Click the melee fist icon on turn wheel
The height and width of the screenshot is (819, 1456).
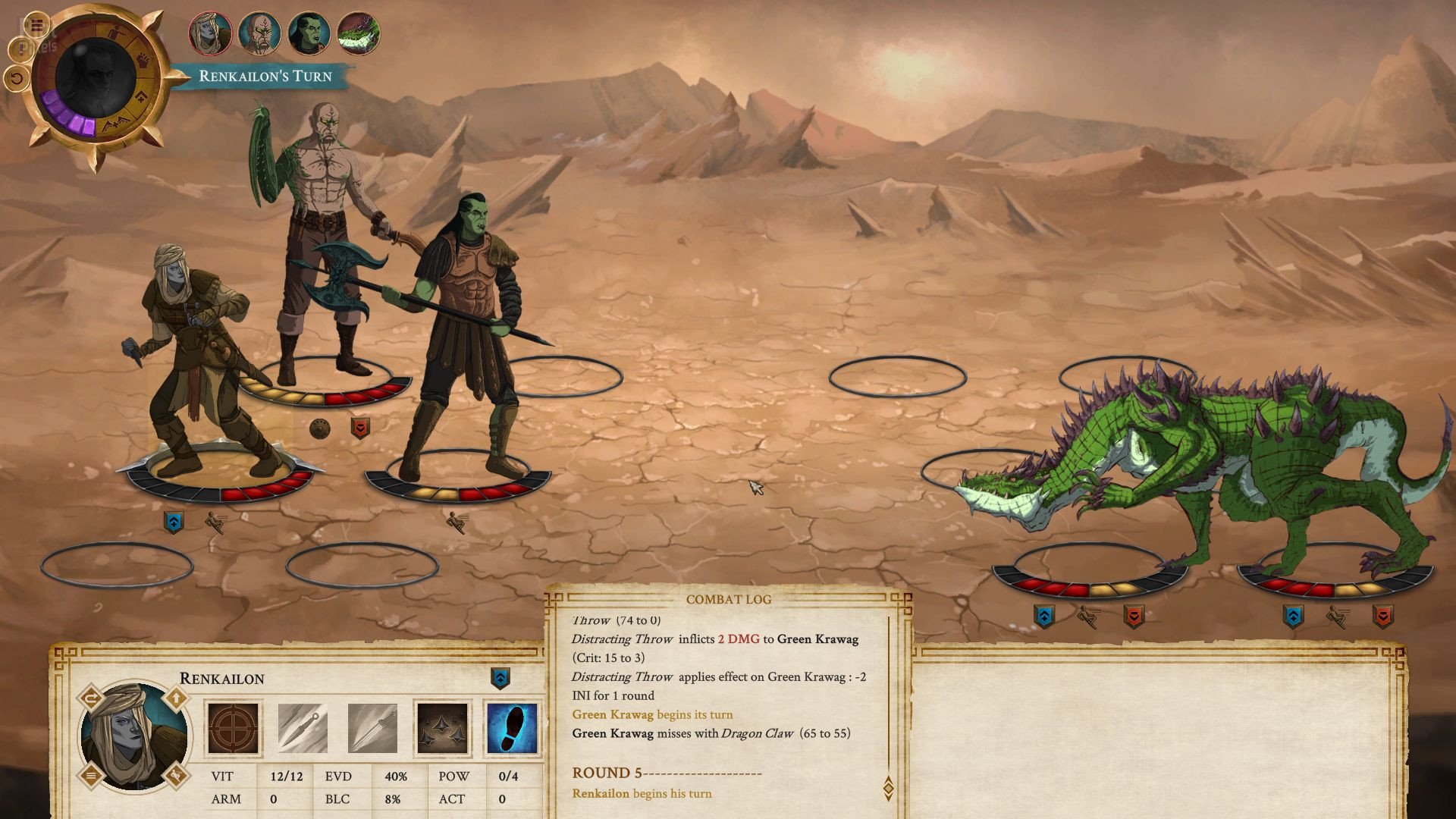pos(143,59)
